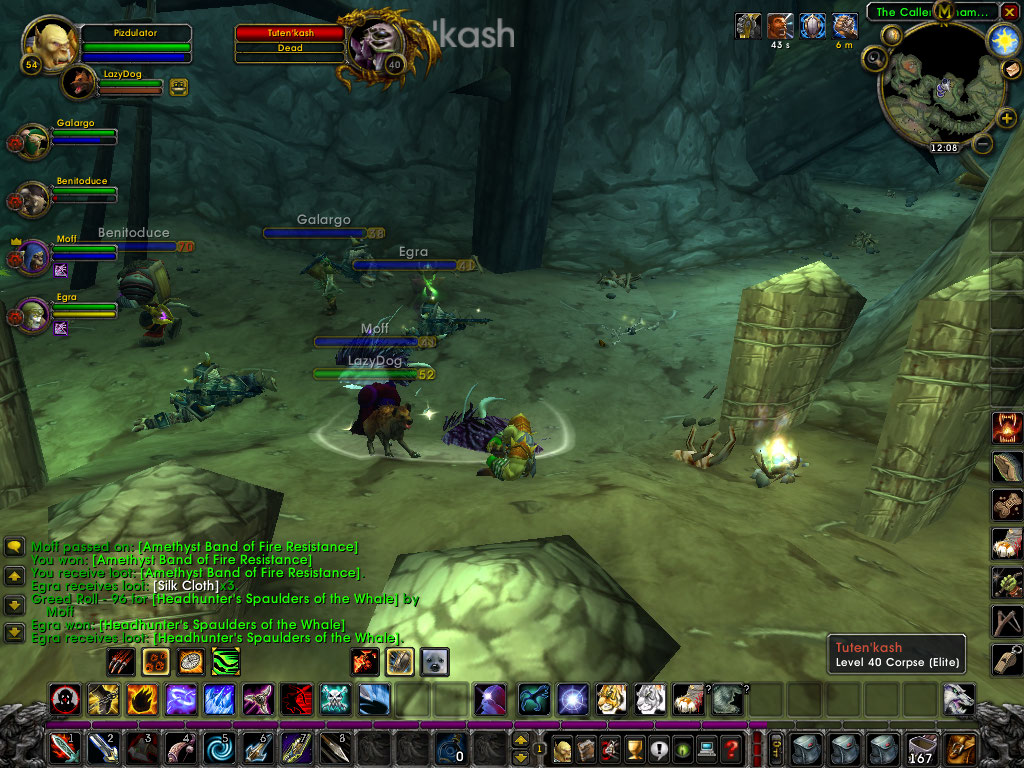This screenshot has height=768, width=1024.
Task: Open the bag showing count 167
Action: point(920,747)
